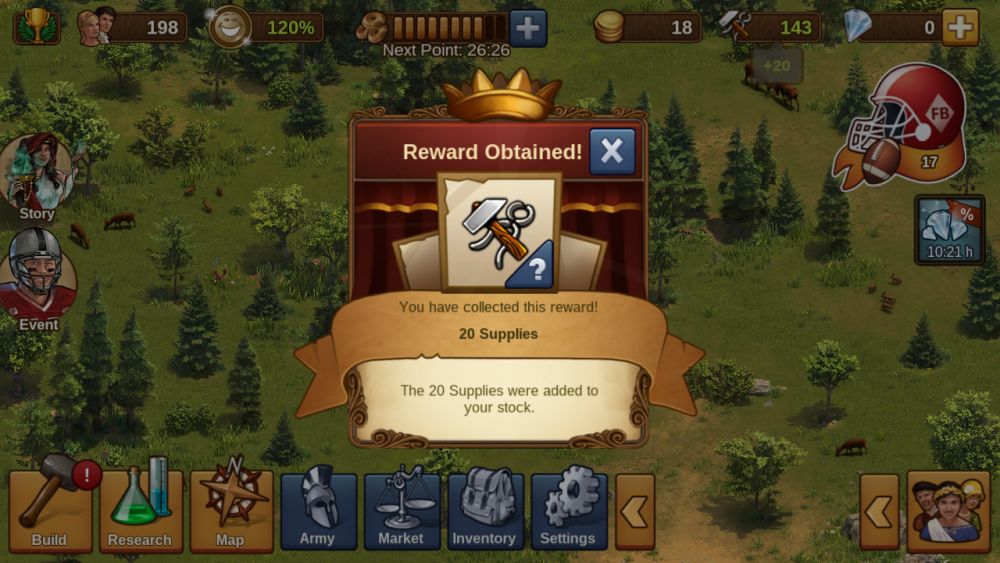
Task: Buy diamonds with the plus button
Action: pos(960,27)
